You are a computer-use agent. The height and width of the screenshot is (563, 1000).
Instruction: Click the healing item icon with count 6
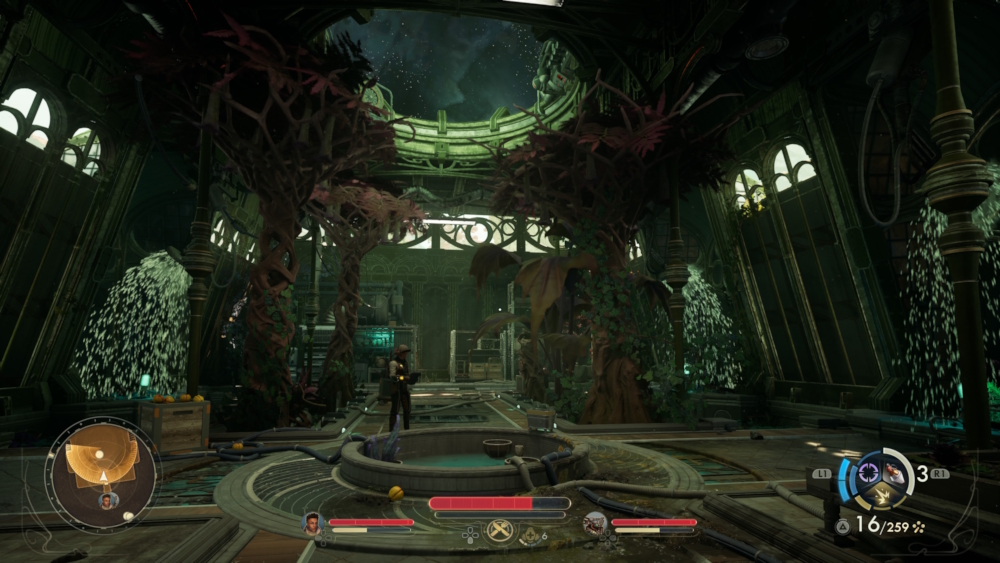[530, 536]
